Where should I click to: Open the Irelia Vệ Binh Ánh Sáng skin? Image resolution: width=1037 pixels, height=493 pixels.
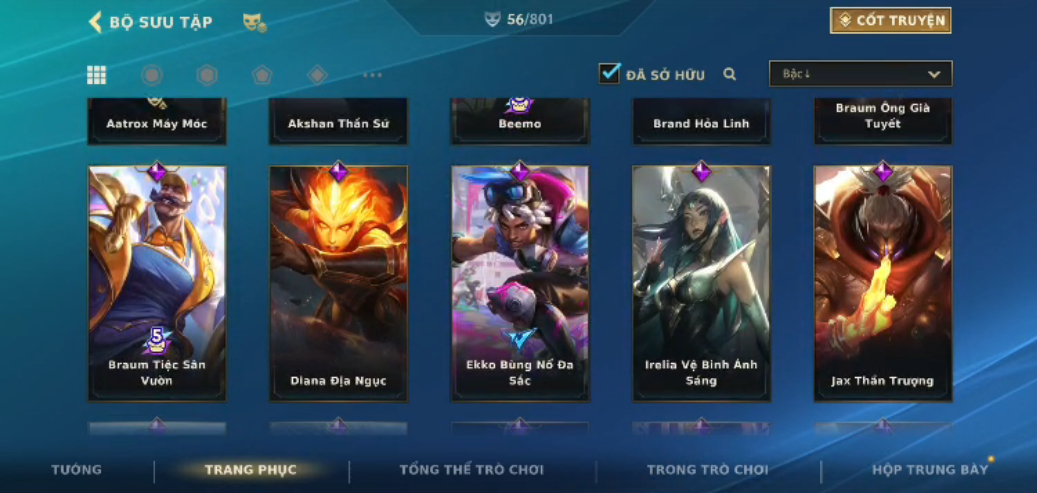701,283
